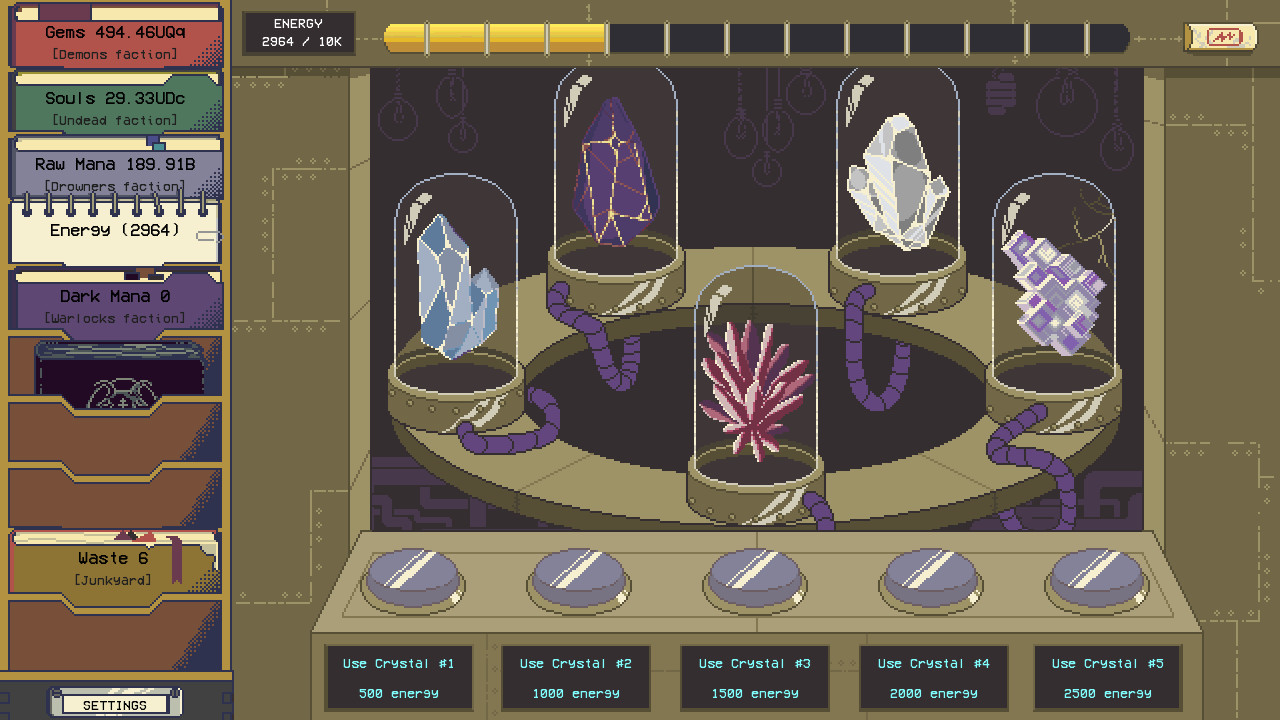Screen dimensions: 1280x720
Task: Activate Use Crystal #1 for 500 energy
Action: [399, 678]
